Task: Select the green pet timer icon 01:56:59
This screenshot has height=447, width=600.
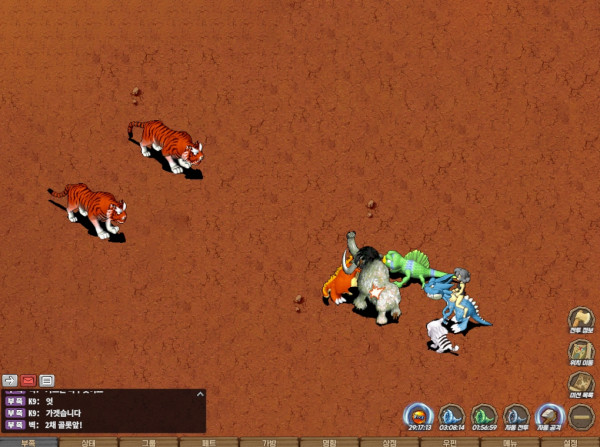Action: pos(484,416)
